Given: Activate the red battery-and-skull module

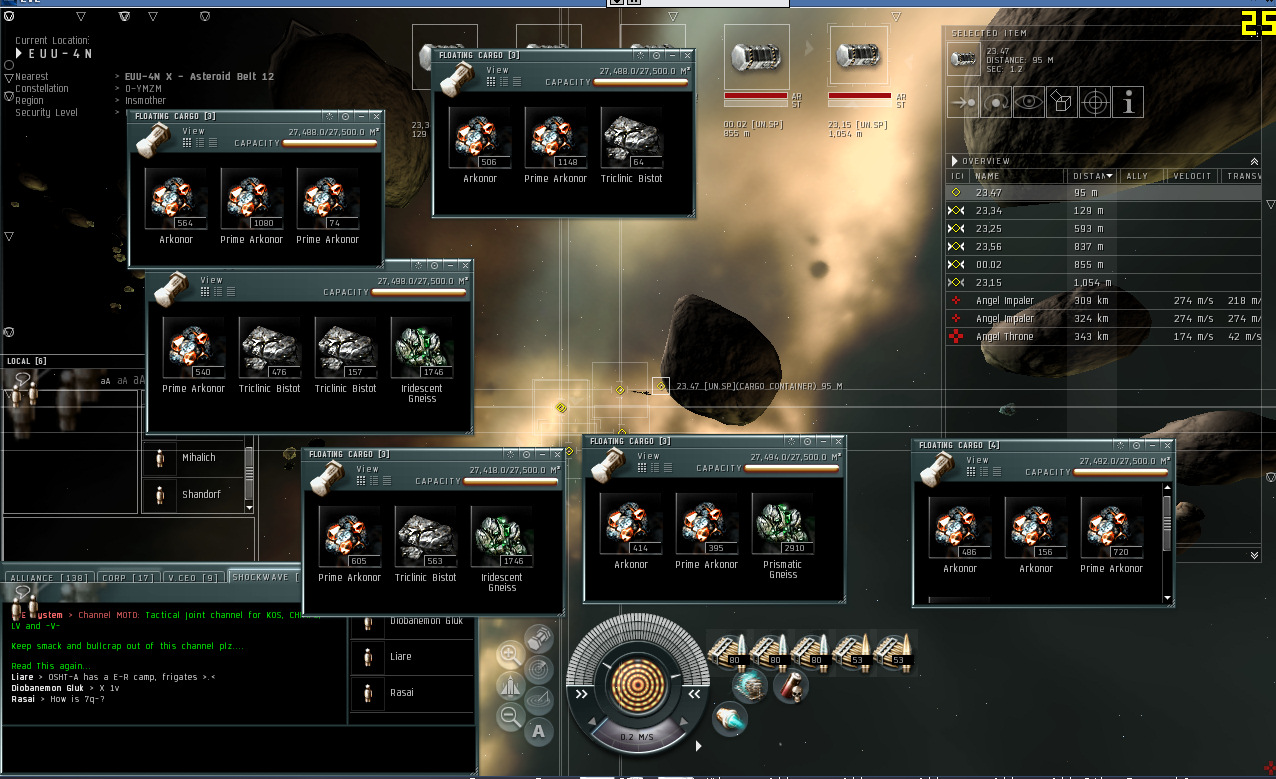Looking at the screenshot, I should pos(790,687).
